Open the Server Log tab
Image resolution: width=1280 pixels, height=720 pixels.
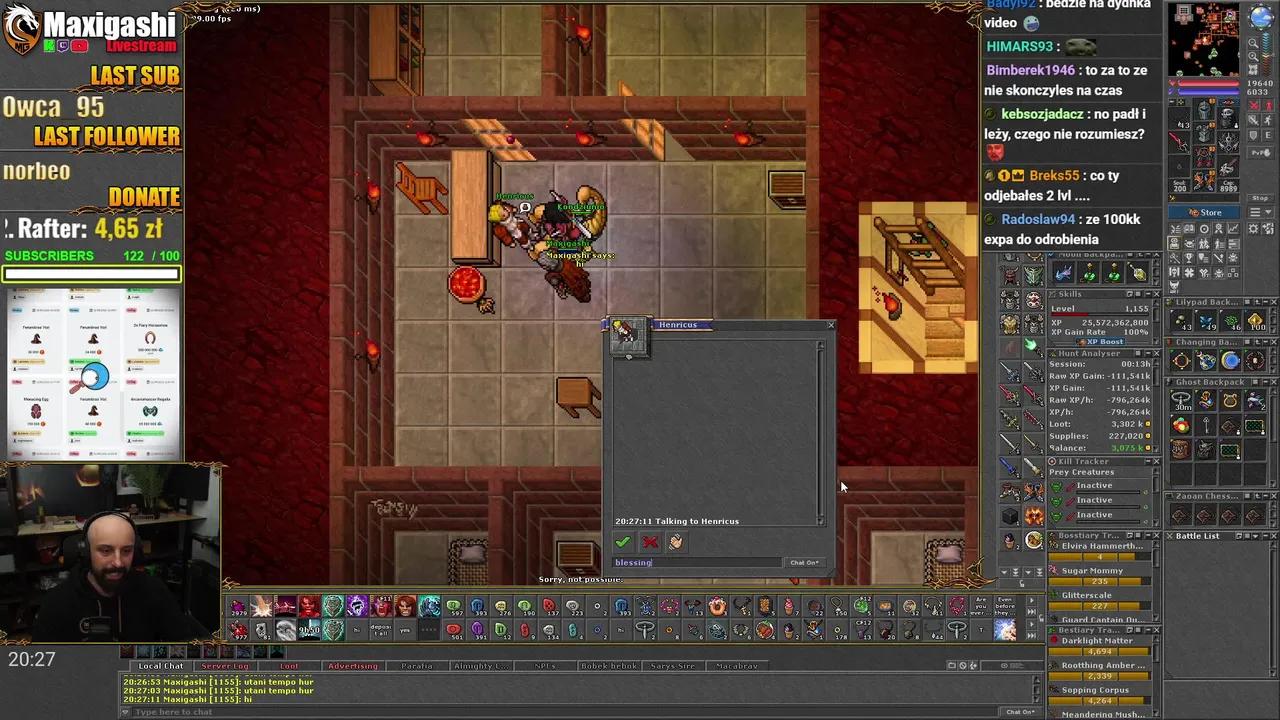pyautogui.click(x=225, y=666)
